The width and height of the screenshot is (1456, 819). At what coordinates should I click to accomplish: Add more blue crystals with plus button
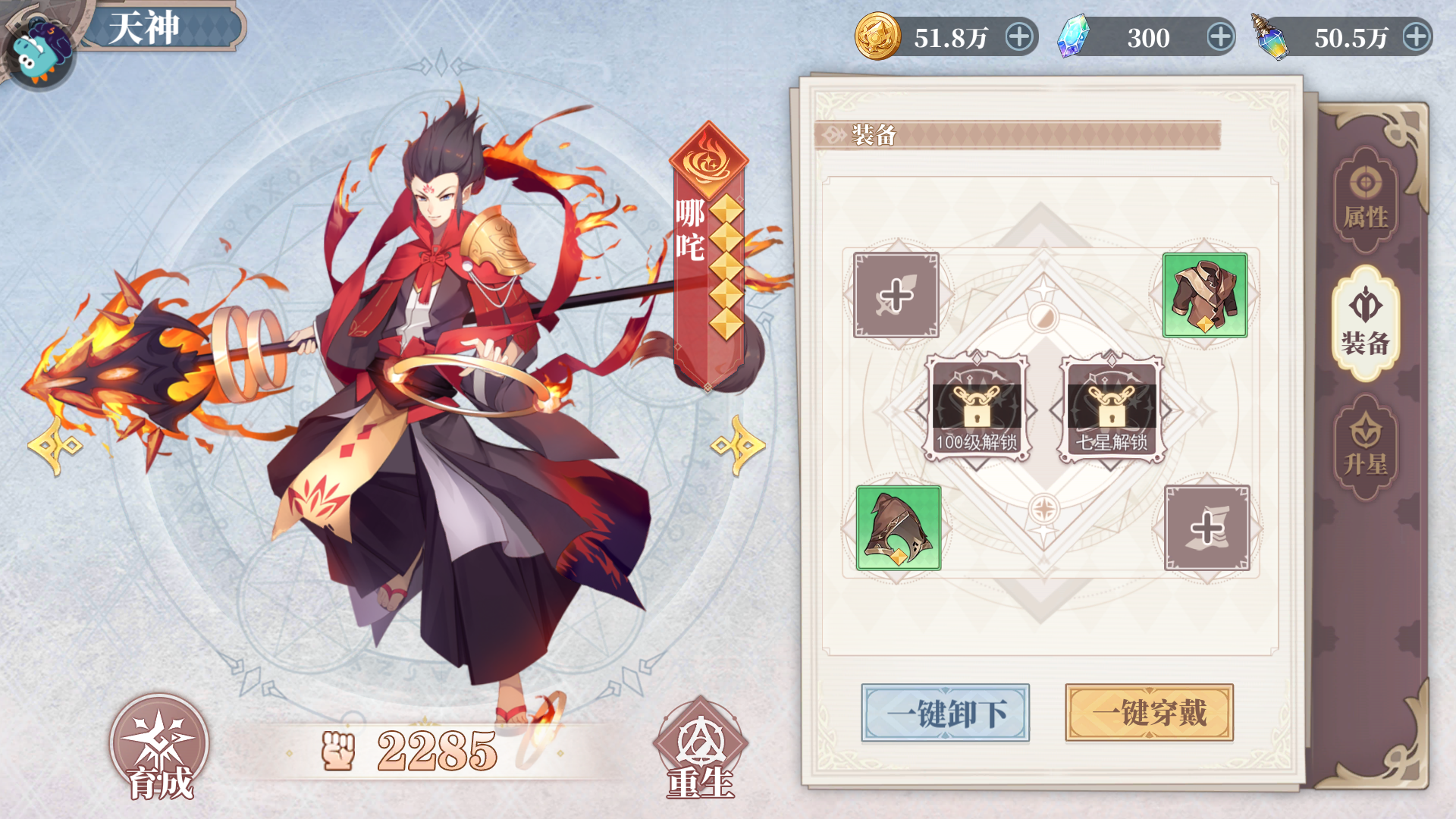[x=1220, y=37]
